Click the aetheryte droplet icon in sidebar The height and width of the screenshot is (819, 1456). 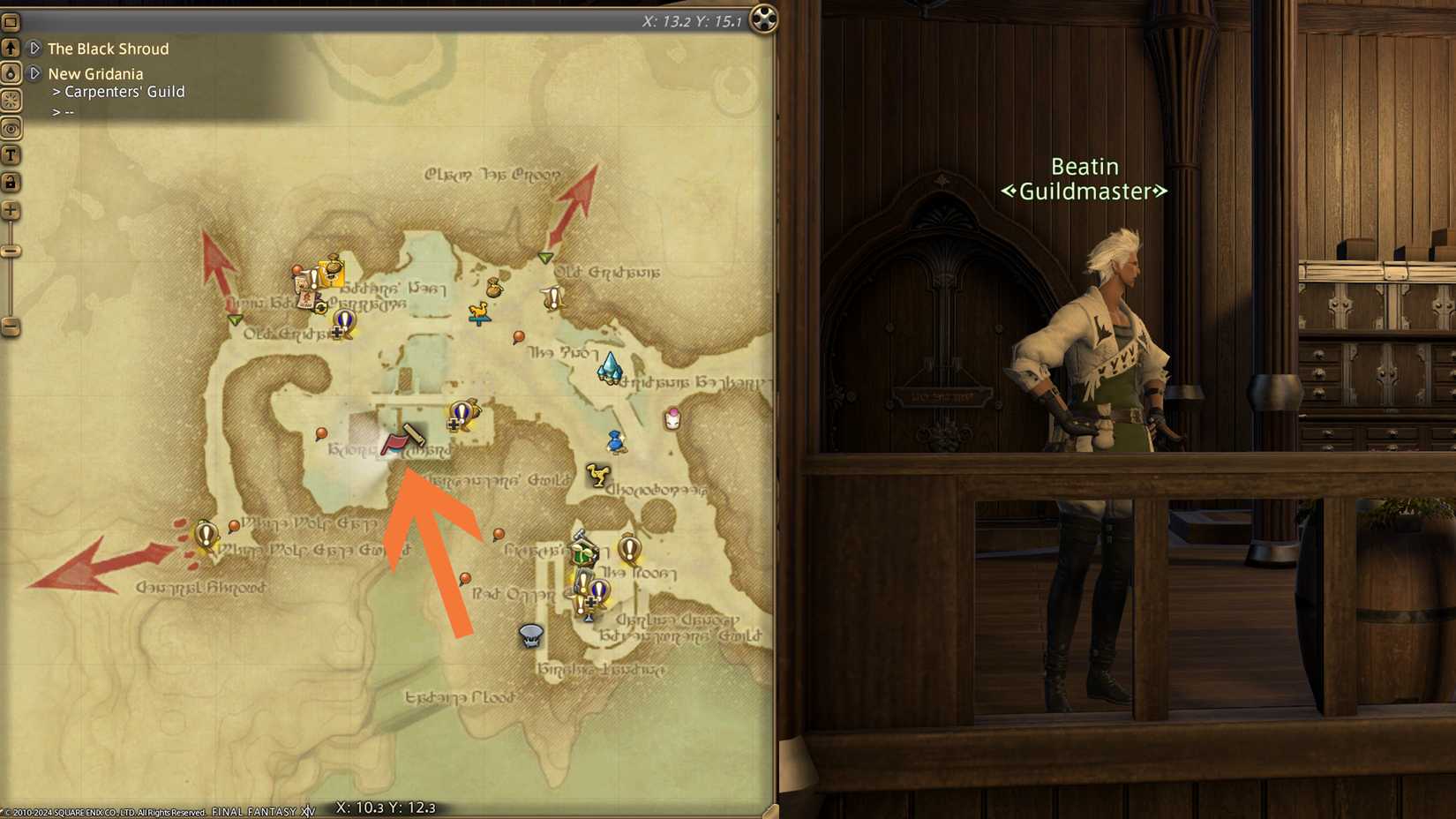point(10,73)
